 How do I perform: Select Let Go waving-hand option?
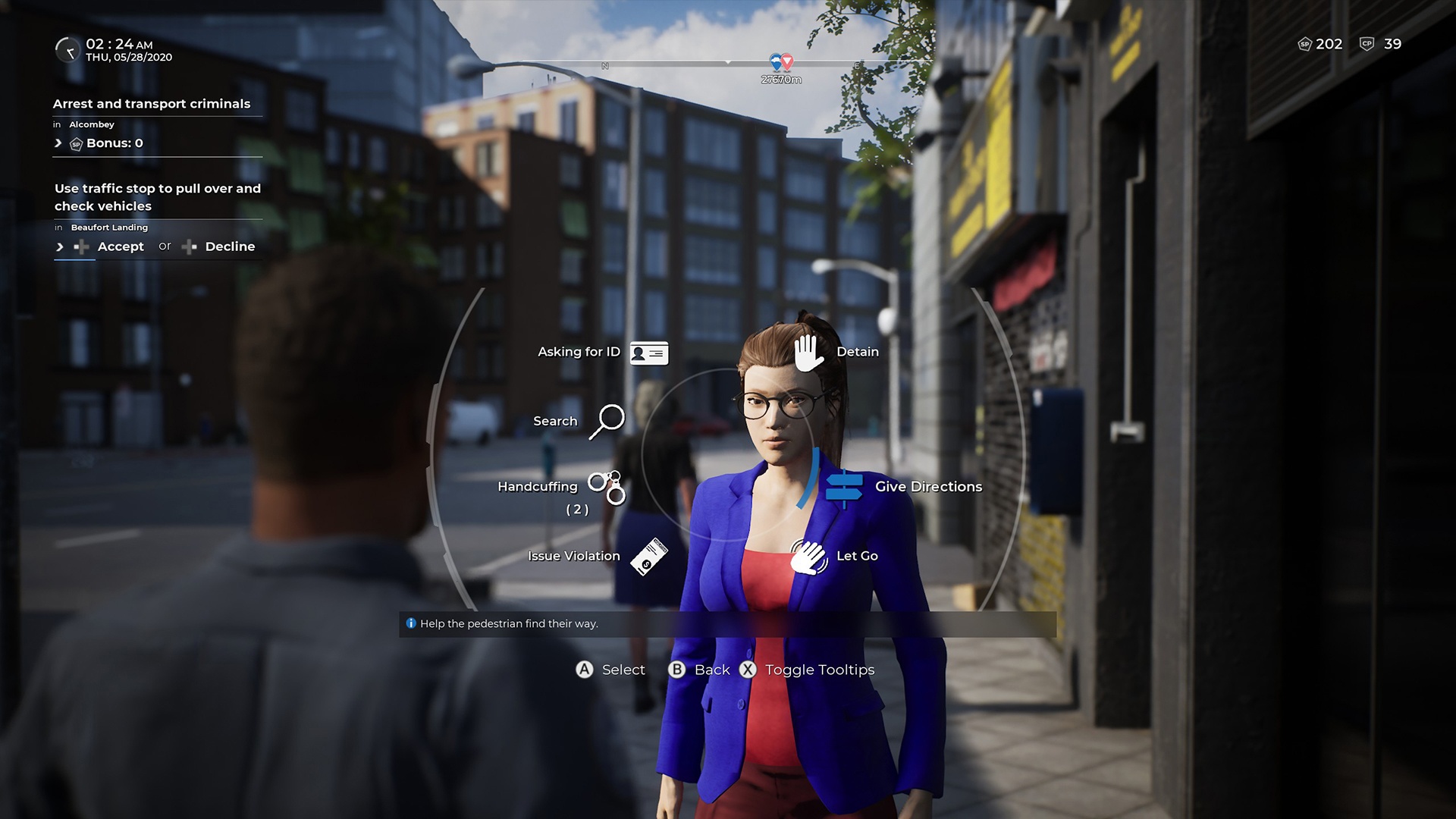(x=809, y=557)
